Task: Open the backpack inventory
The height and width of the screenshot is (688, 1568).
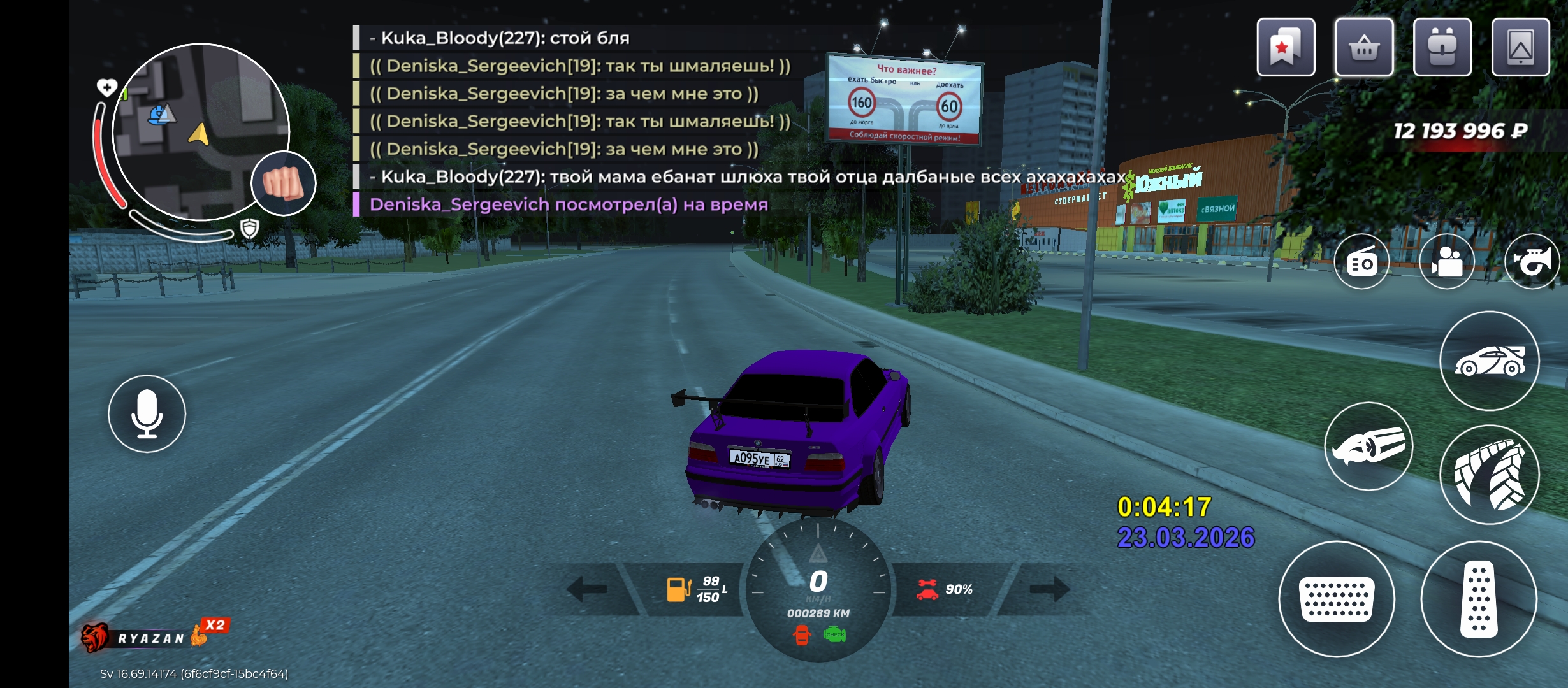Action: pyautogui.click(x=1442, y=48)
